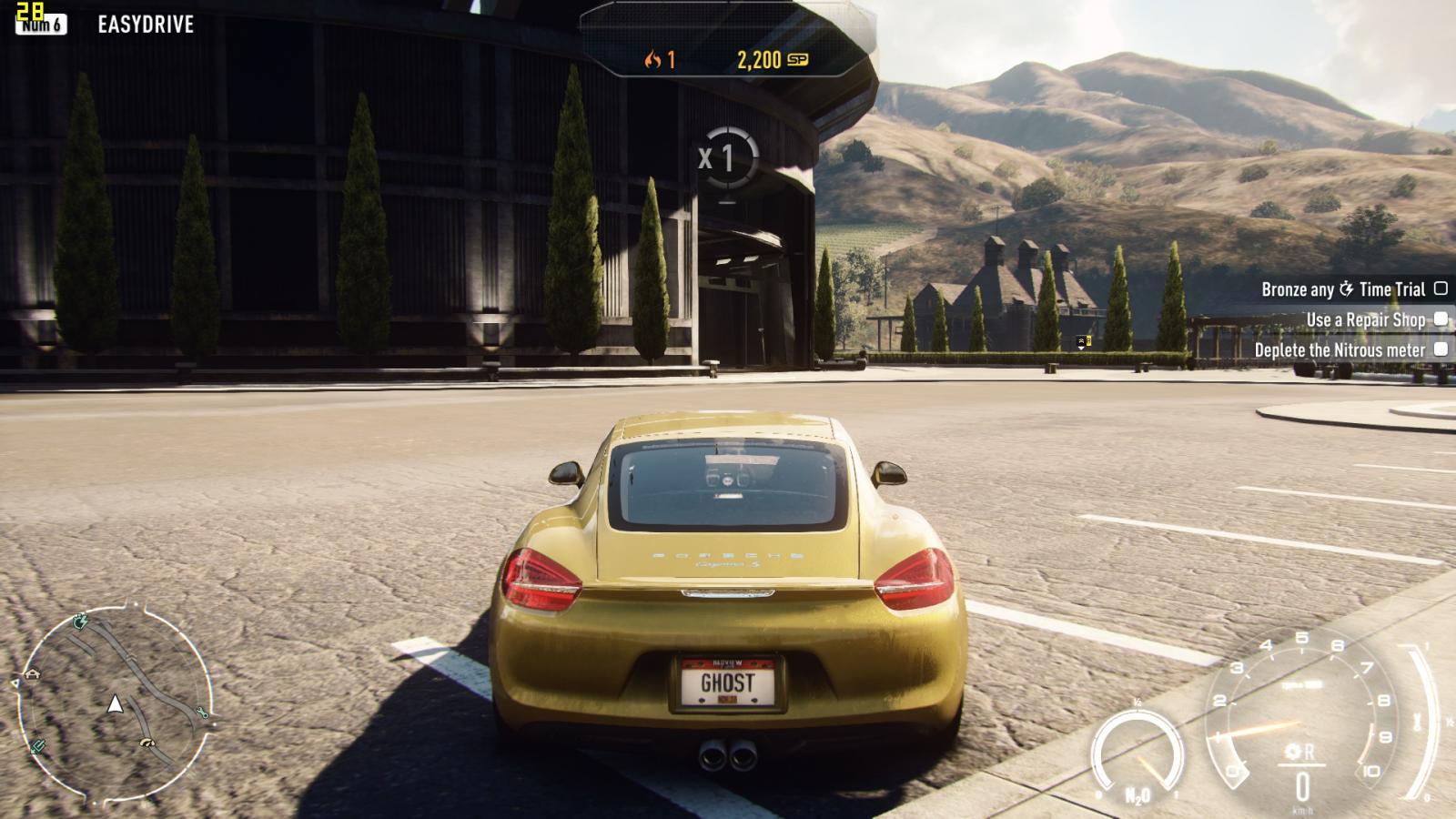Select the Bronze any Time Trial objective
Screen dimensions: 1456x819
click(1342, 289)
